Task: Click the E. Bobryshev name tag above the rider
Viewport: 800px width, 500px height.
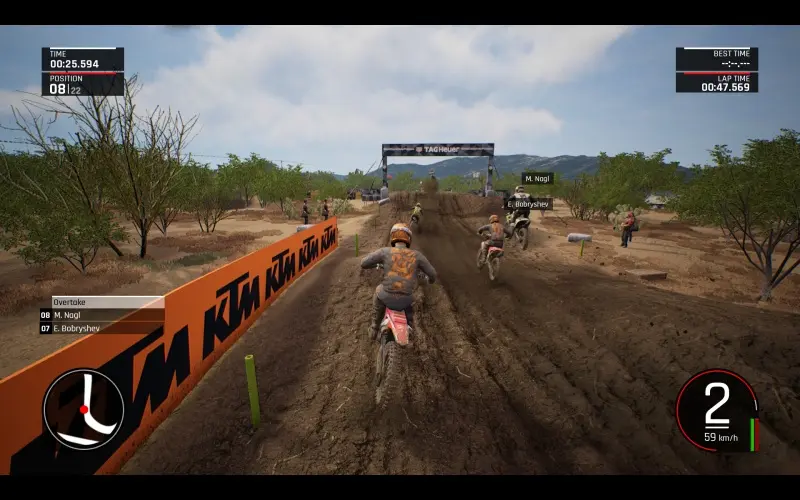Action: point(528,204)
